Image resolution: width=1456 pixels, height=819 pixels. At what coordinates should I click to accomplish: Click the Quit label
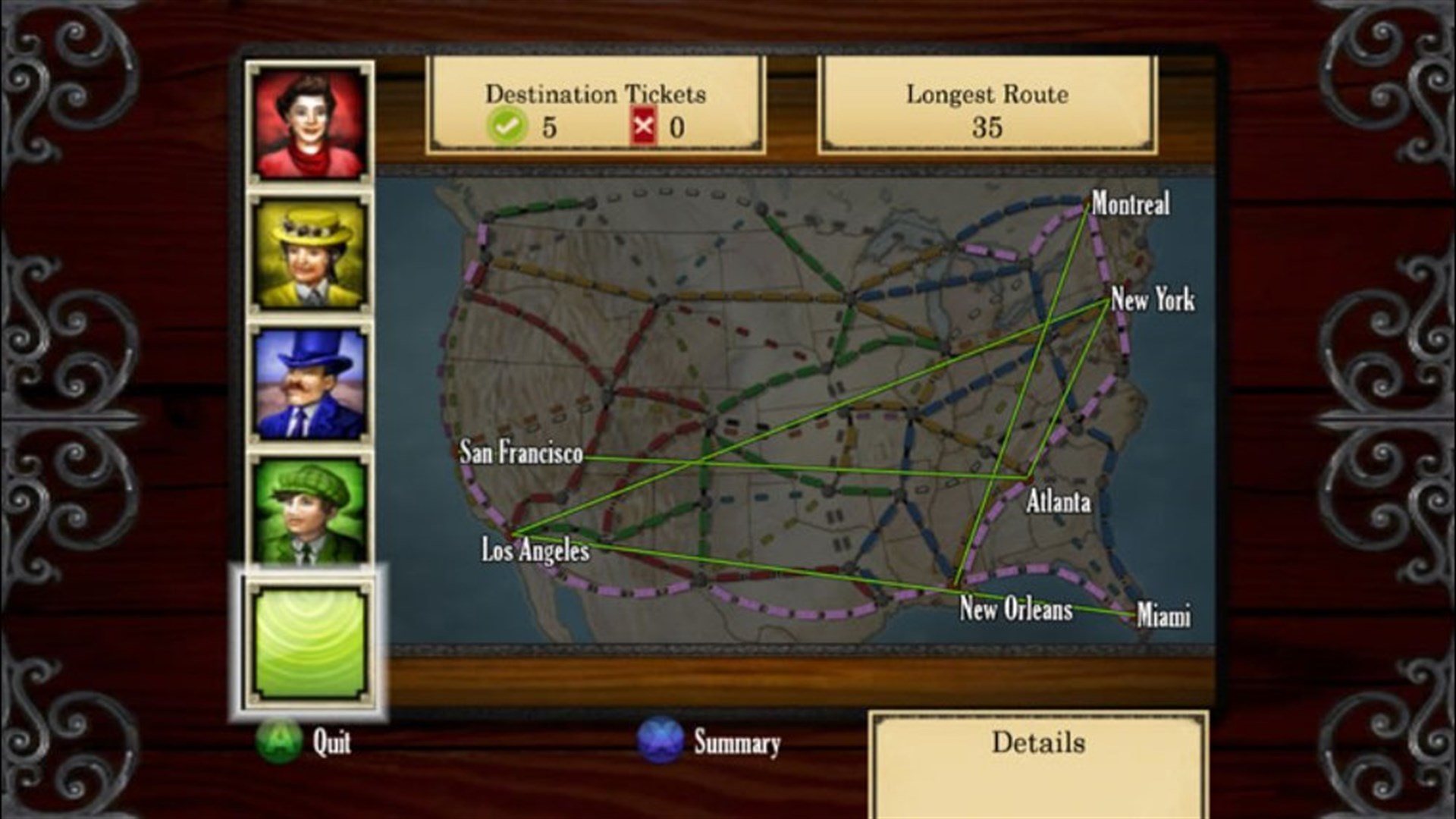[x=331, y=744]
